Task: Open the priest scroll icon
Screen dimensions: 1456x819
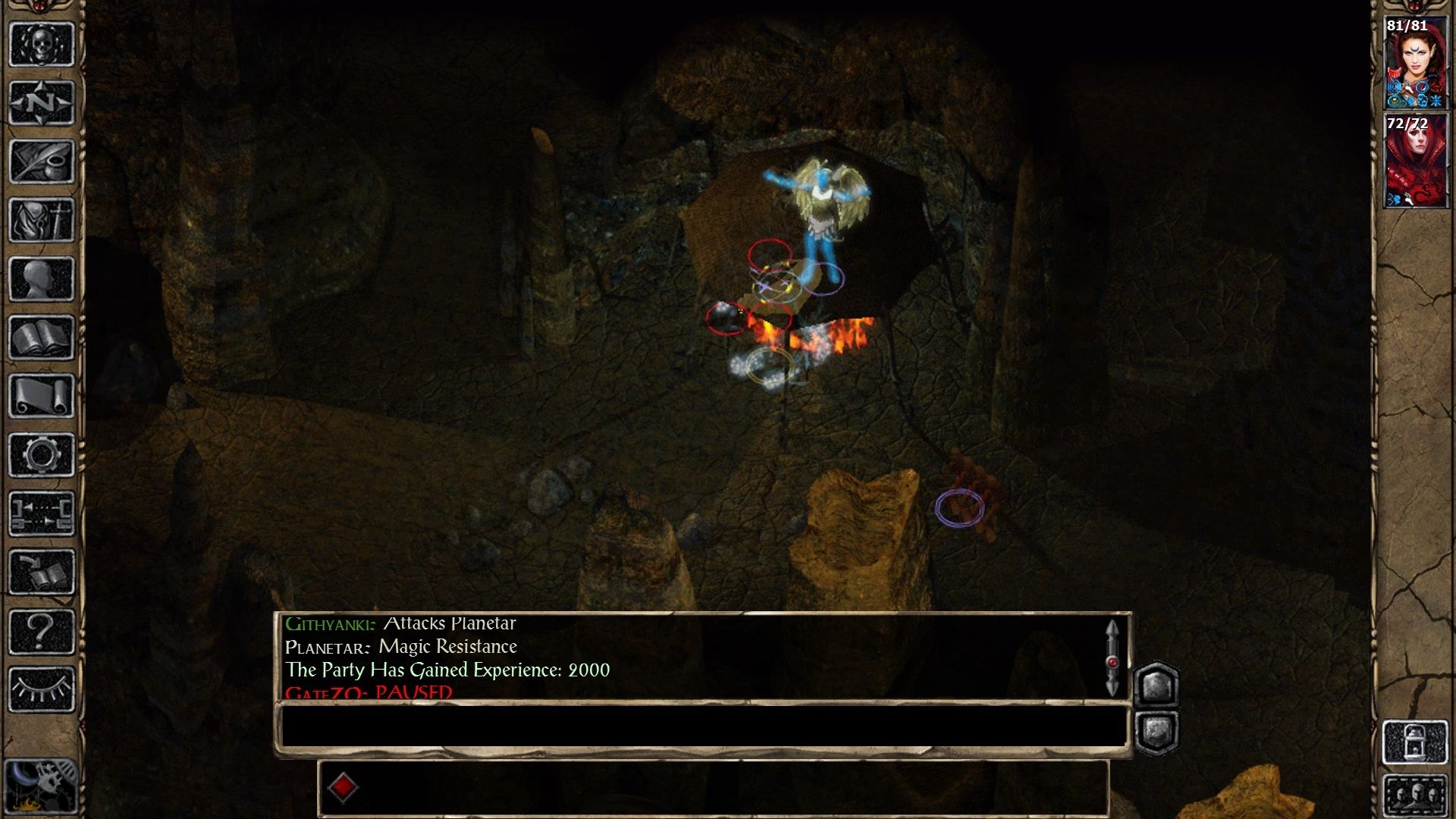Action: (41, 396)
